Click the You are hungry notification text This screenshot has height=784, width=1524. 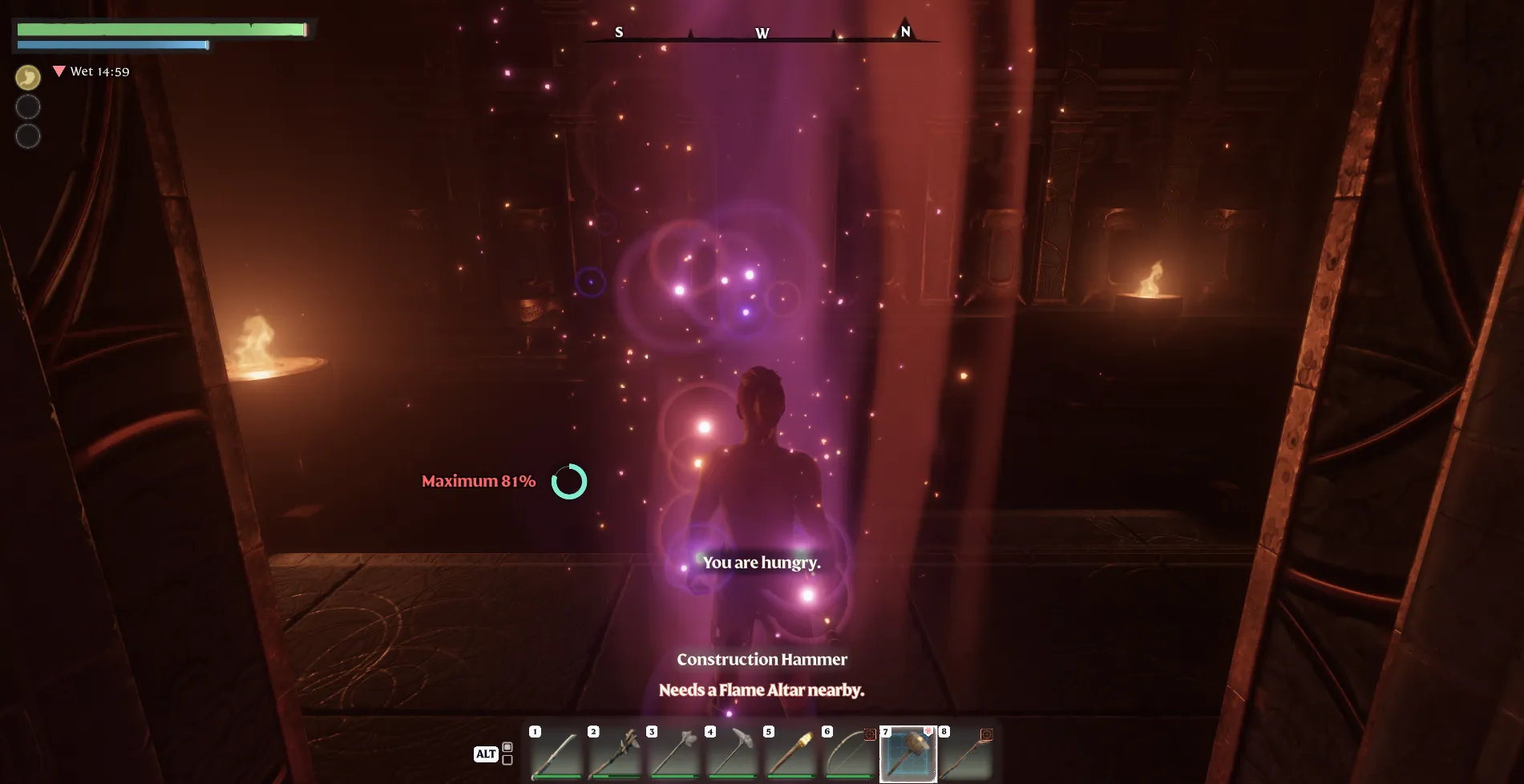coord(761,563)
